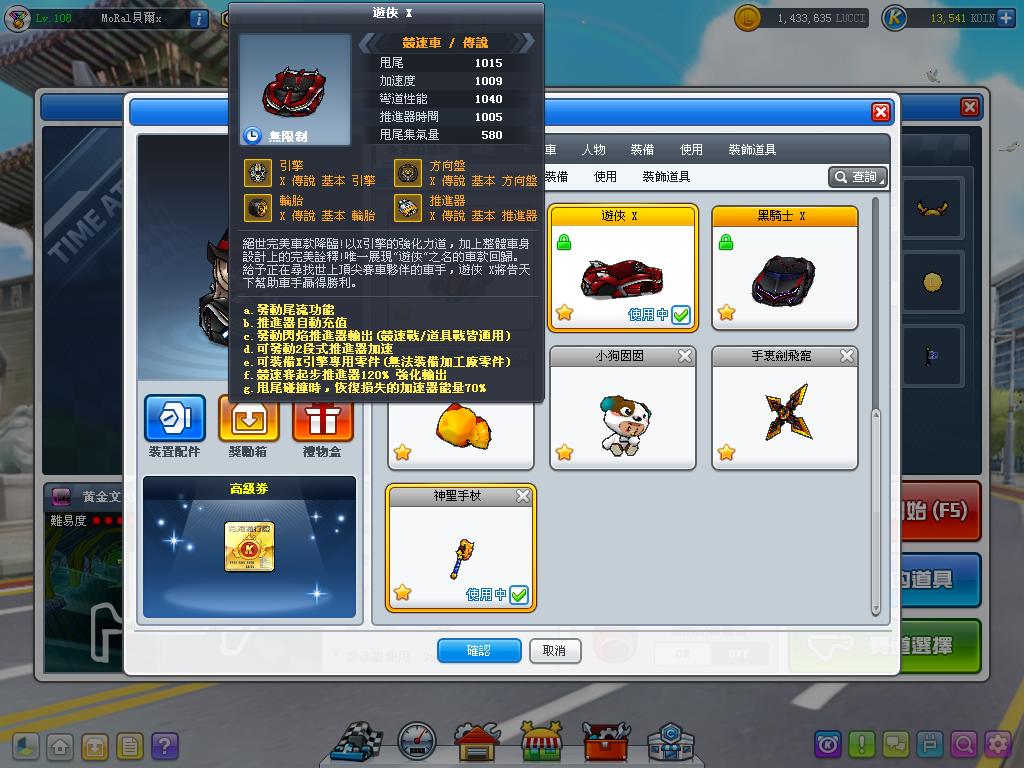The width and height of the screenshot is (1024, 768).
Task: Switch to the 人物 character tab
Action: point(593,149)
